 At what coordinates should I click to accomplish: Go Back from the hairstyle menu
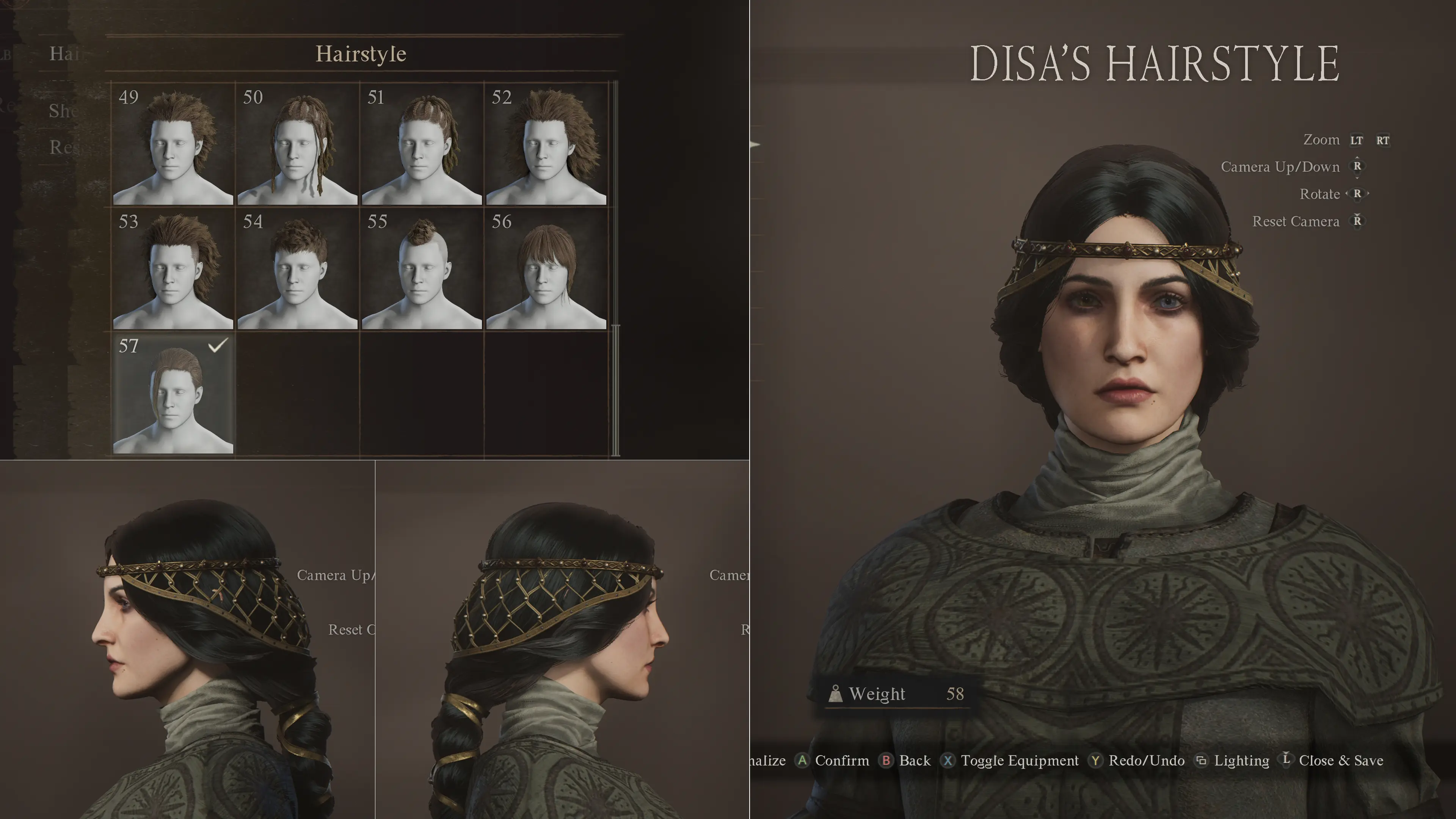pos(906,761)
